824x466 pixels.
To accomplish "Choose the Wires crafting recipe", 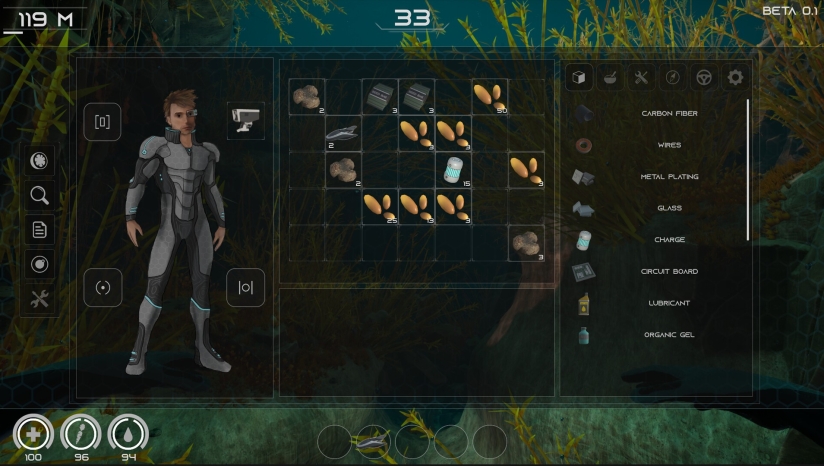I will 669,145.
